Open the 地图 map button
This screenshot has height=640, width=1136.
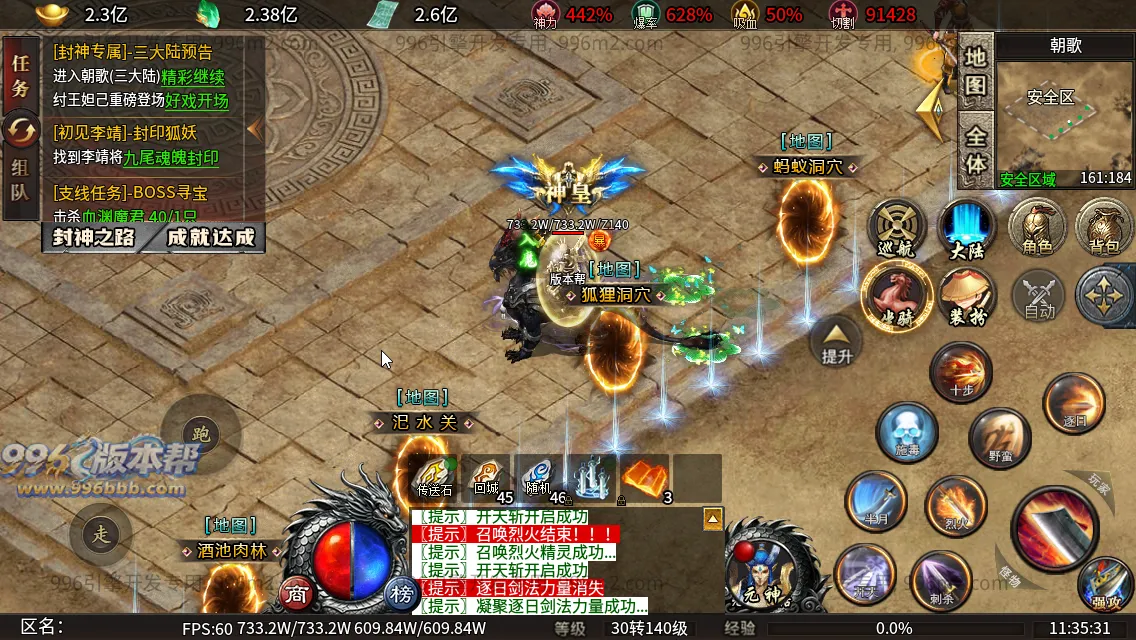click(x=975, y=71)
